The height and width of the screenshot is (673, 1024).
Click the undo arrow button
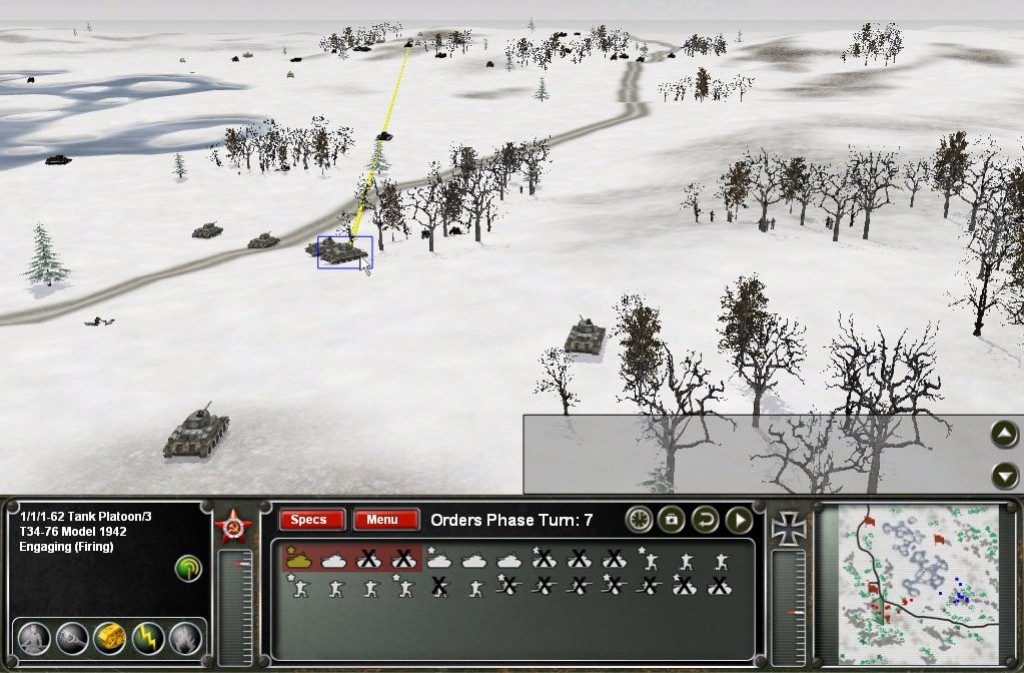705,520
